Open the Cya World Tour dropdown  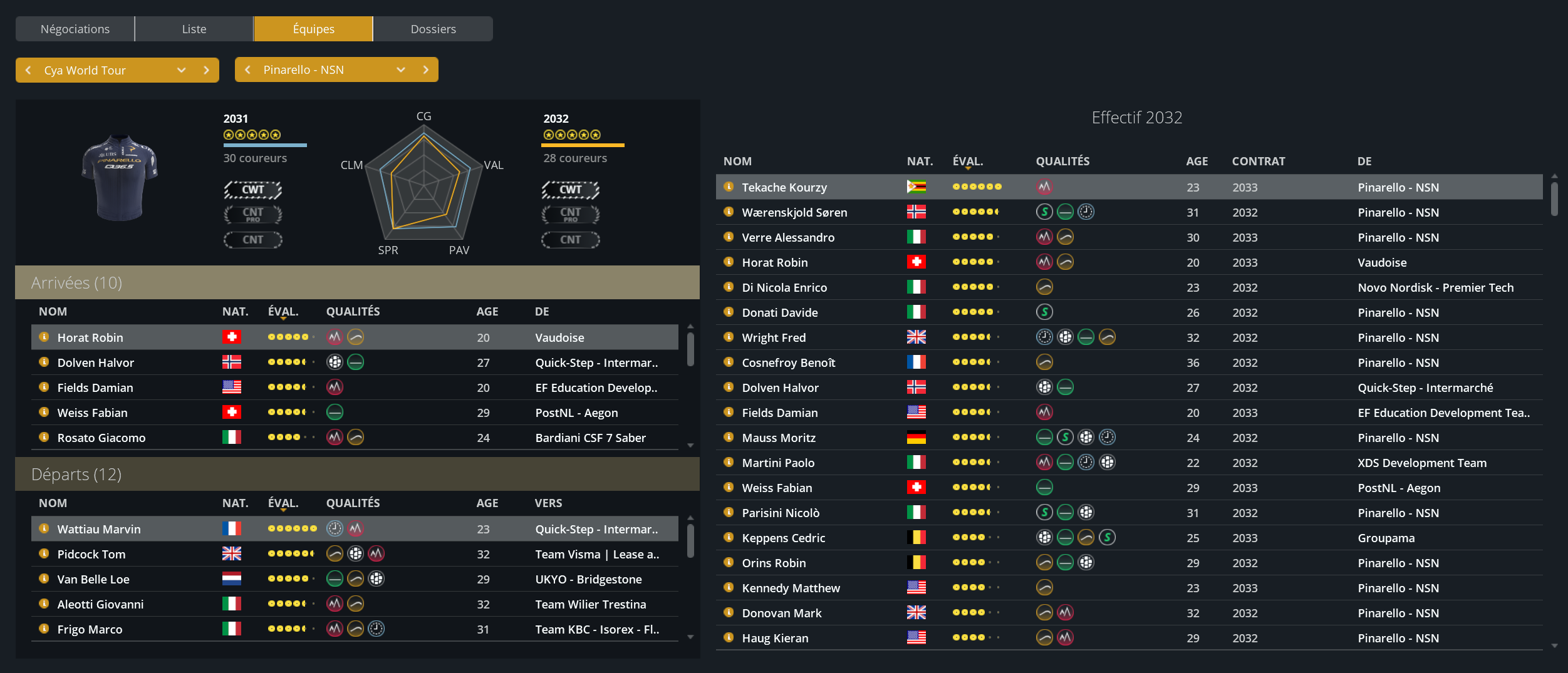pyautogui.click(x=181, y=70)
